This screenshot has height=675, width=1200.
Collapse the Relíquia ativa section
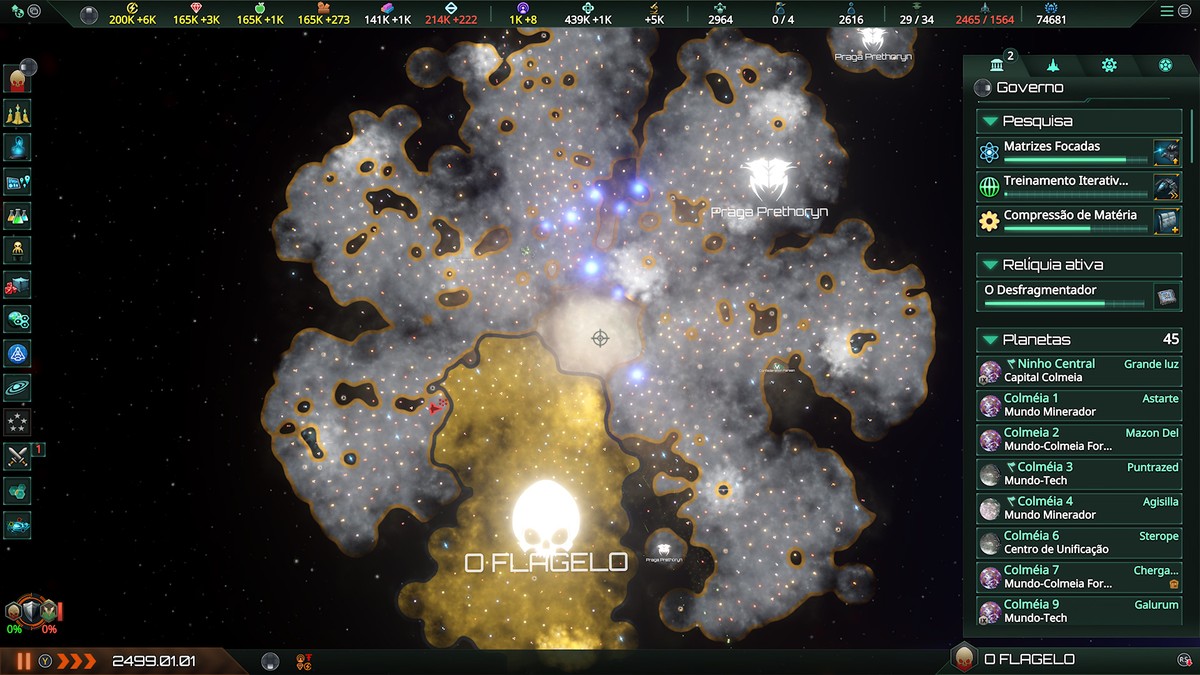[x=991, y=265]
